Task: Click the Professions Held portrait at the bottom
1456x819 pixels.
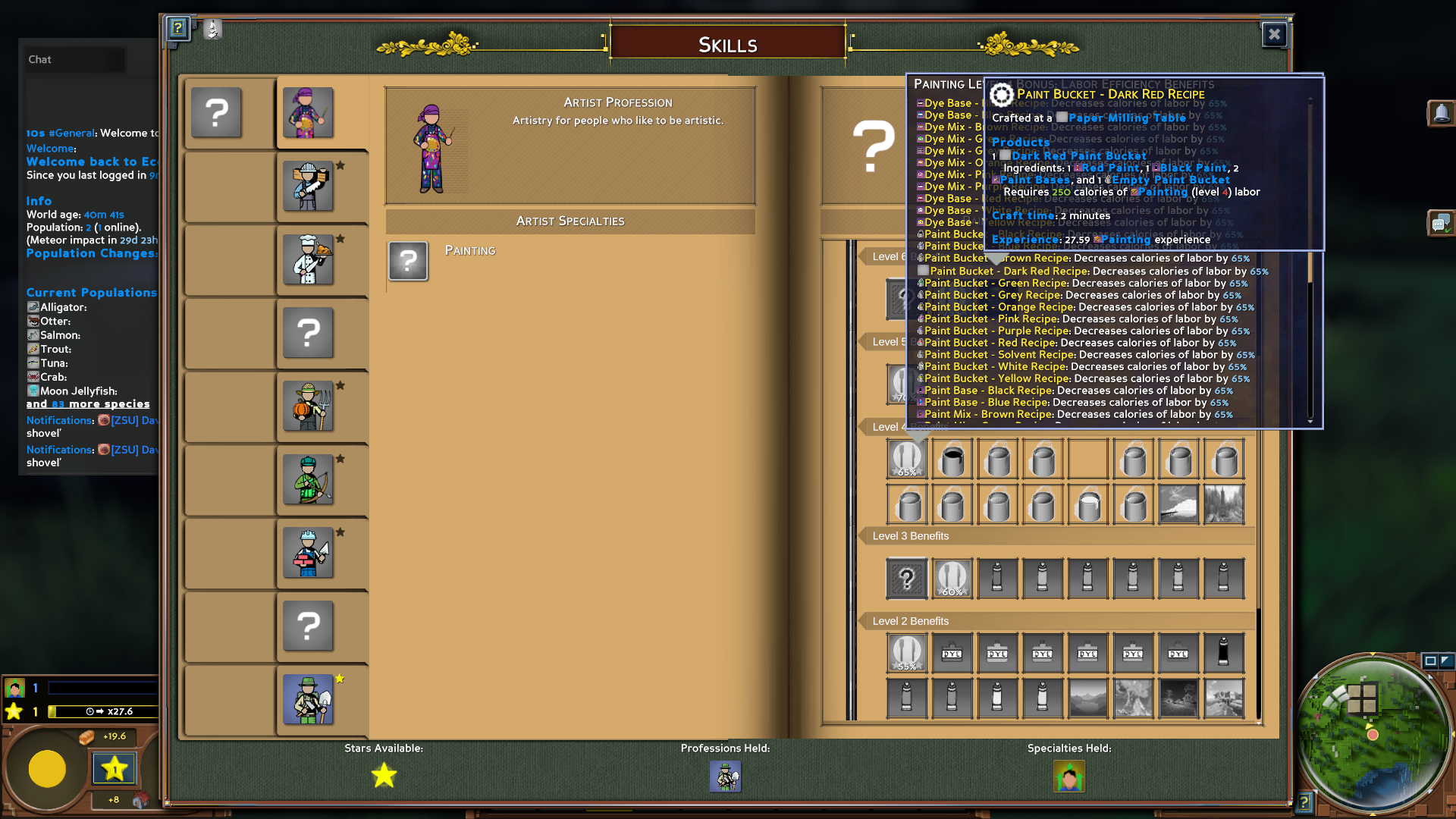Action: tap(725, 777)
